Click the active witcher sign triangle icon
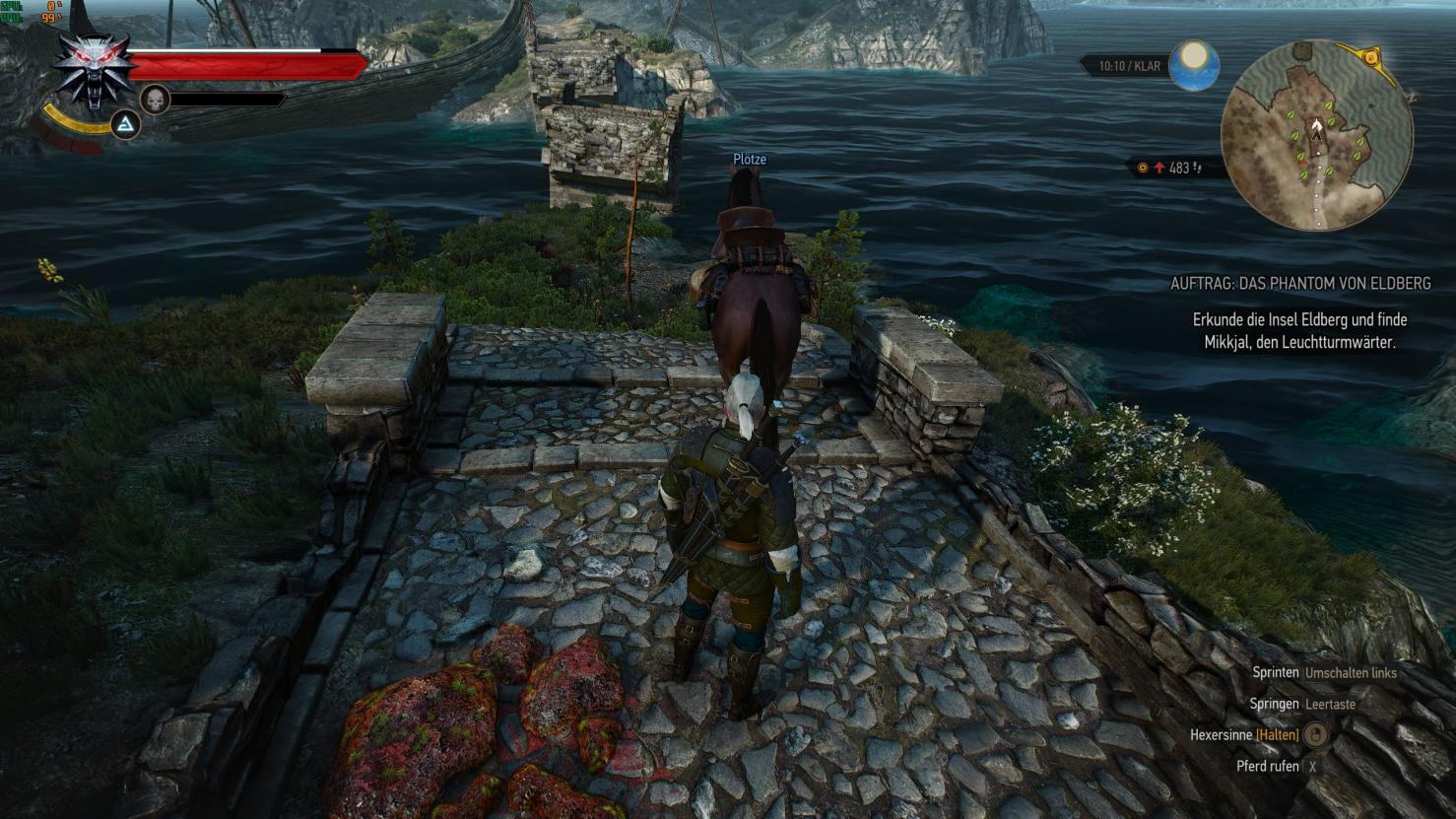1456x819 pixels. point(125,125)
